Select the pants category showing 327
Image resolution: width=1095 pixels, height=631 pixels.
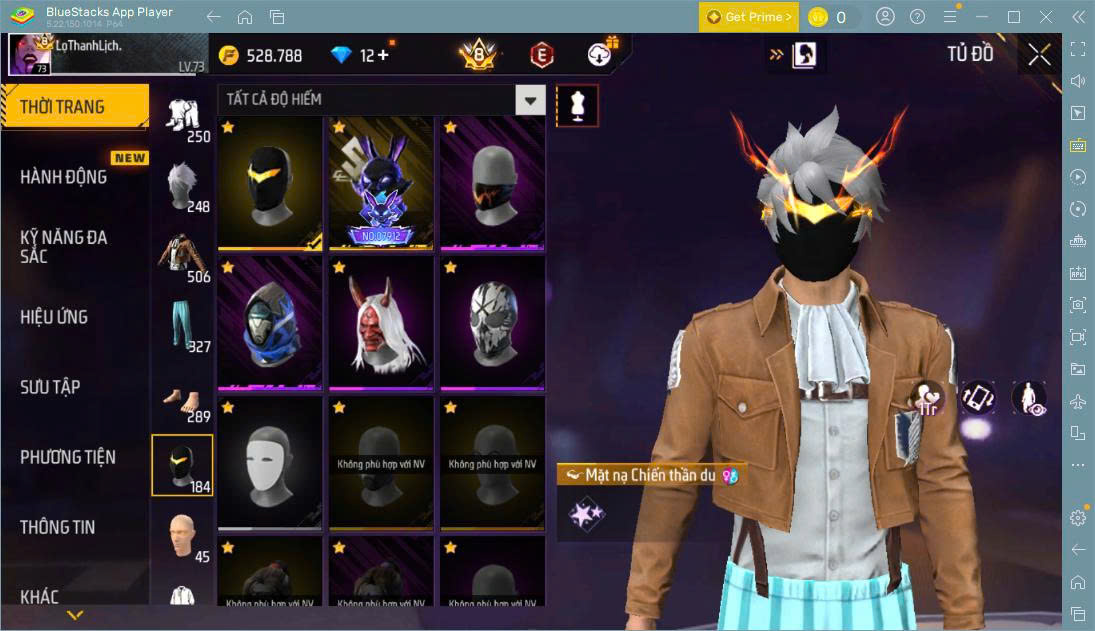182,327
